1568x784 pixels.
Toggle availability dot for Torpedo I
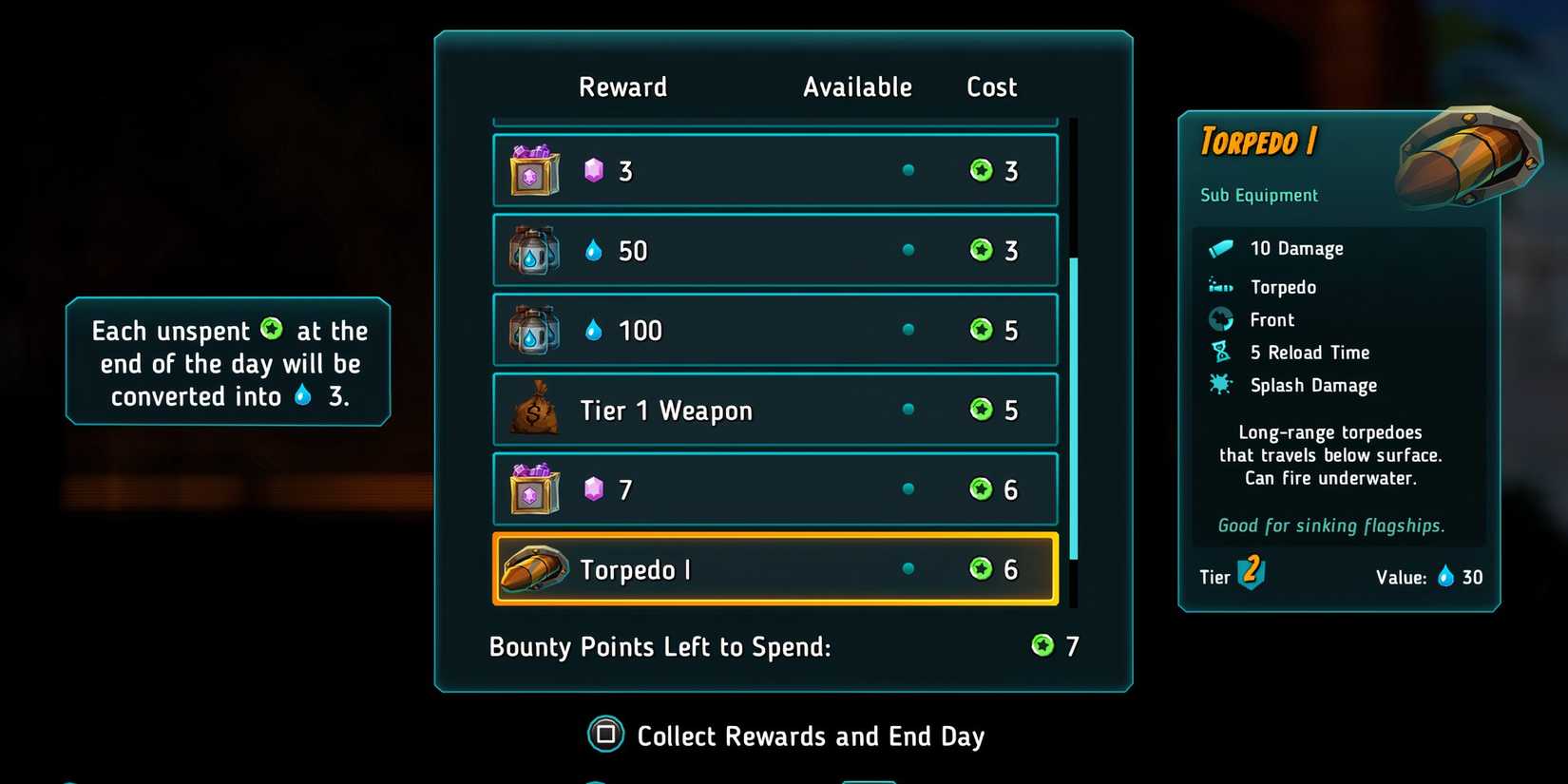(908, 568)
